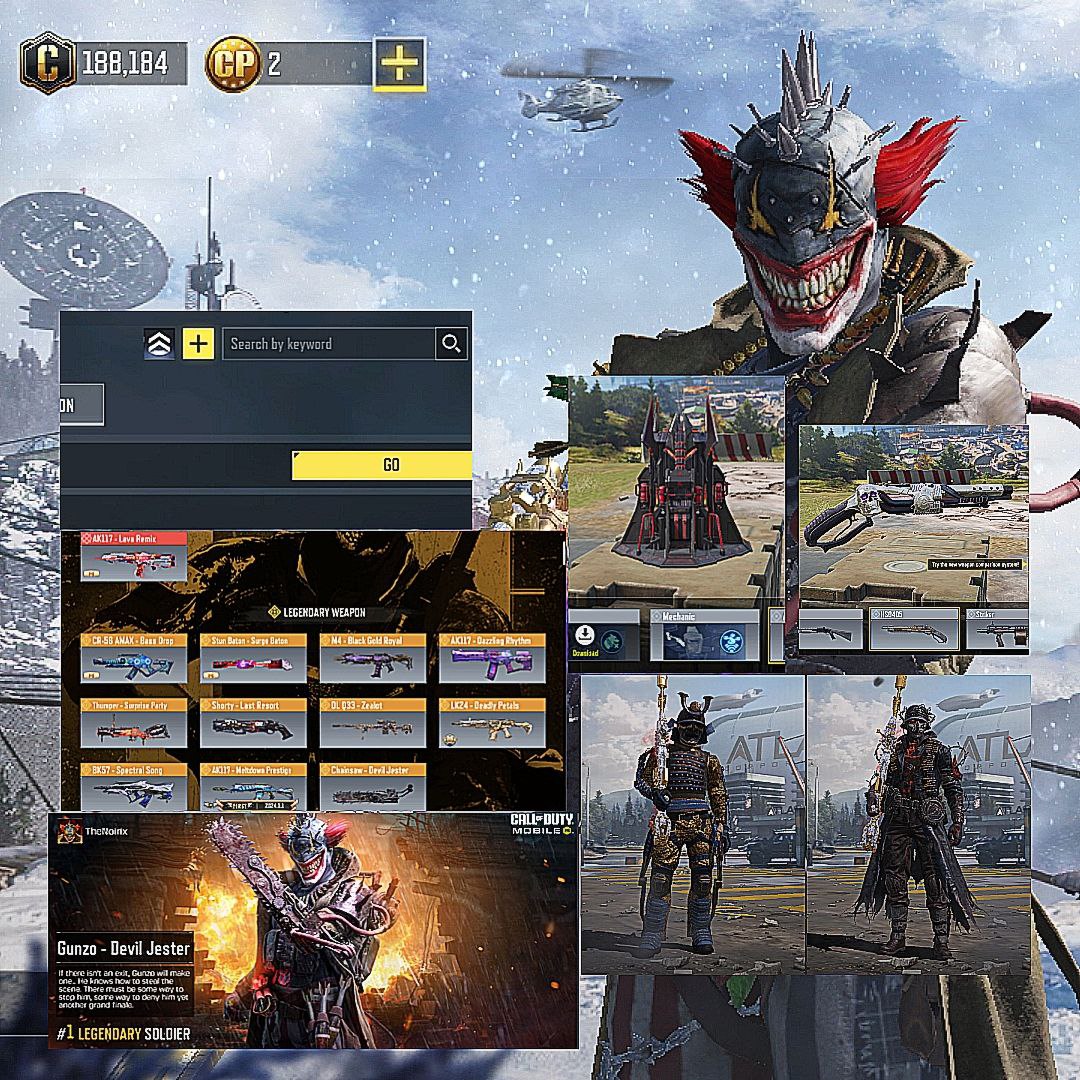The image size is (1080, 1080).
Task: Open the AK117 - Dazzling Rhythm tile
Action: coord(492,661)
